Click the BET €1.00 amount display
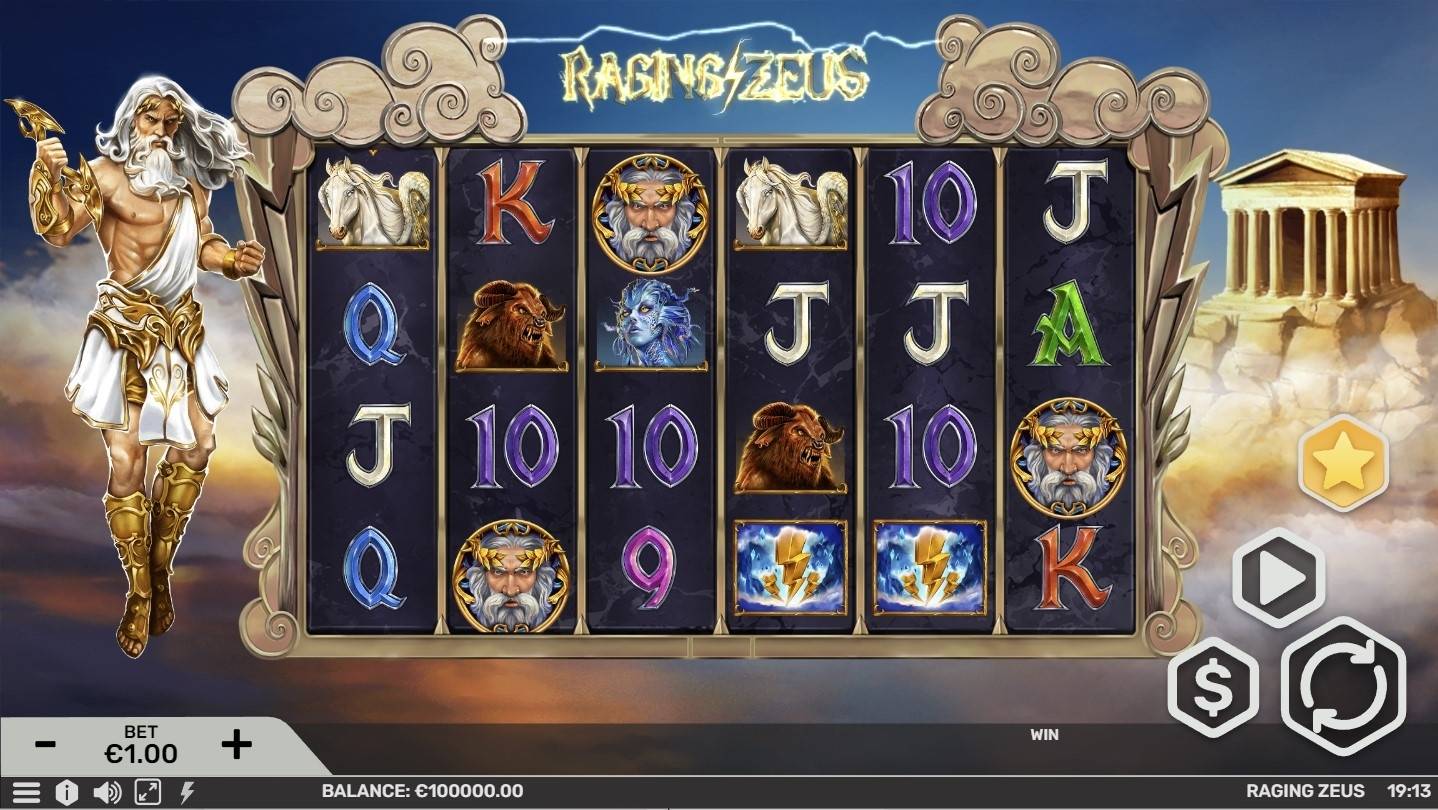The height and width of the screenshot is (810, 1438). [140, 742]
